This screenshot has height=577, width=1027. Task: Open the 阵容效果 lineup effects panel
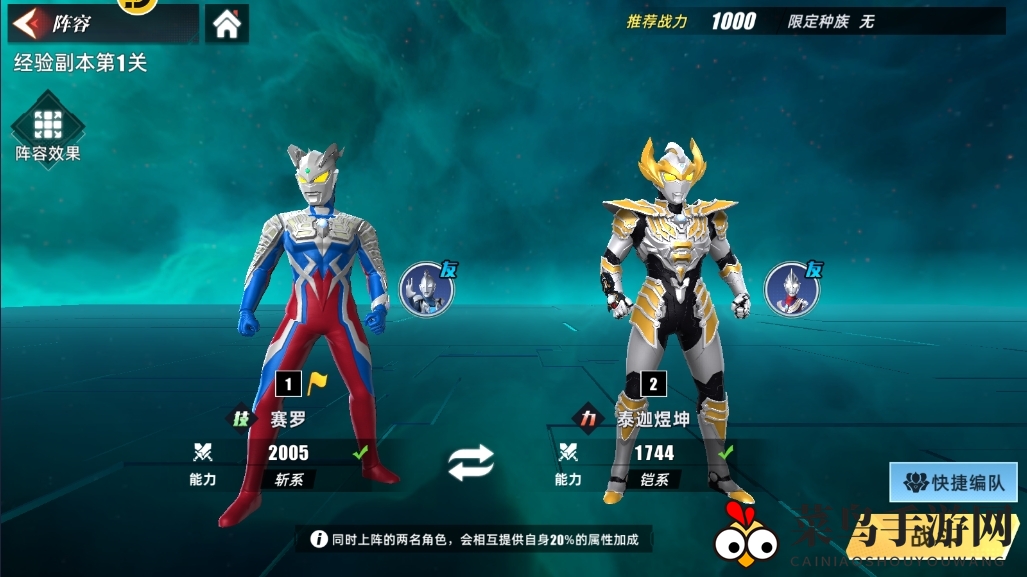(47, 127)
